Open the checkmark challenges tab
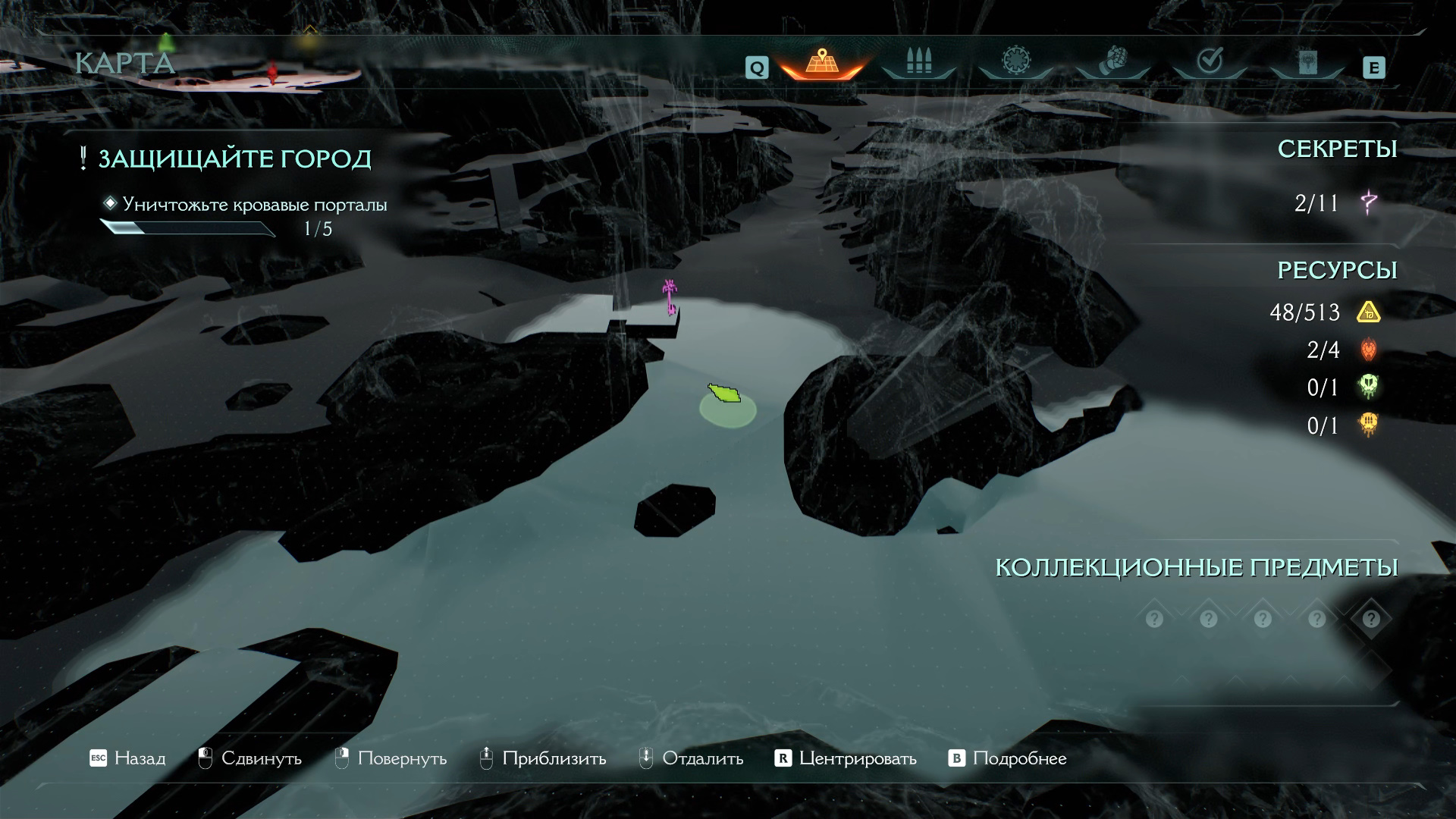Viewport: 1456px width, 819px height. (x=1210, y=62)
